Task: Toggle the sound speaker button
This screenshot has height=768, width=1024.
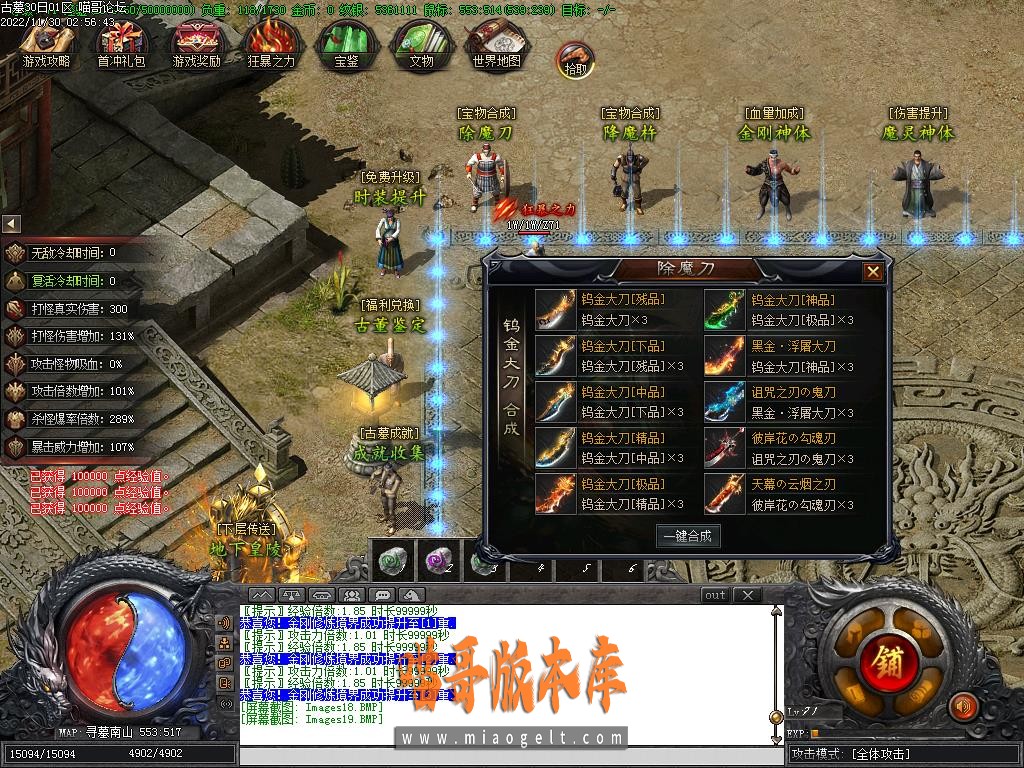Action: click(962, 707)
